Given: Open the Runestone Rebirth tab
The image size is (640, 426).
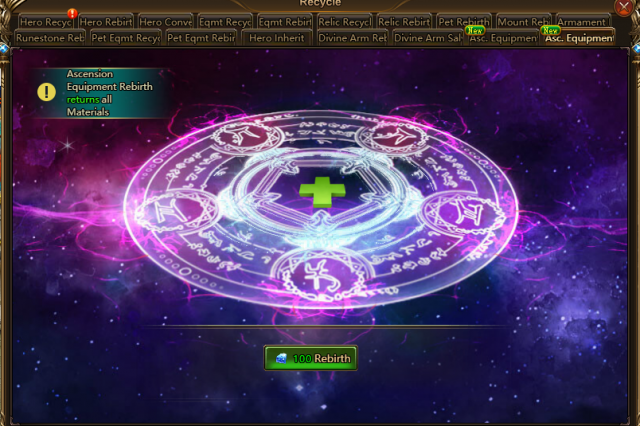Looking at the screenshot, I should (49, 39).
